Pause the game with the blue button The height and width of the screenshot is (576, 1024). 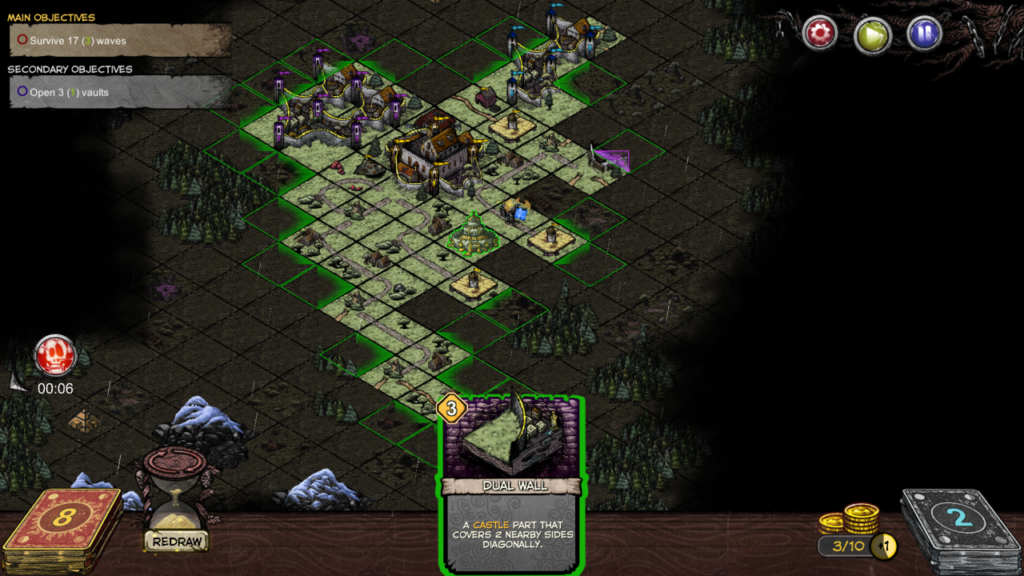pyautogui.click(x=924, y=34)
